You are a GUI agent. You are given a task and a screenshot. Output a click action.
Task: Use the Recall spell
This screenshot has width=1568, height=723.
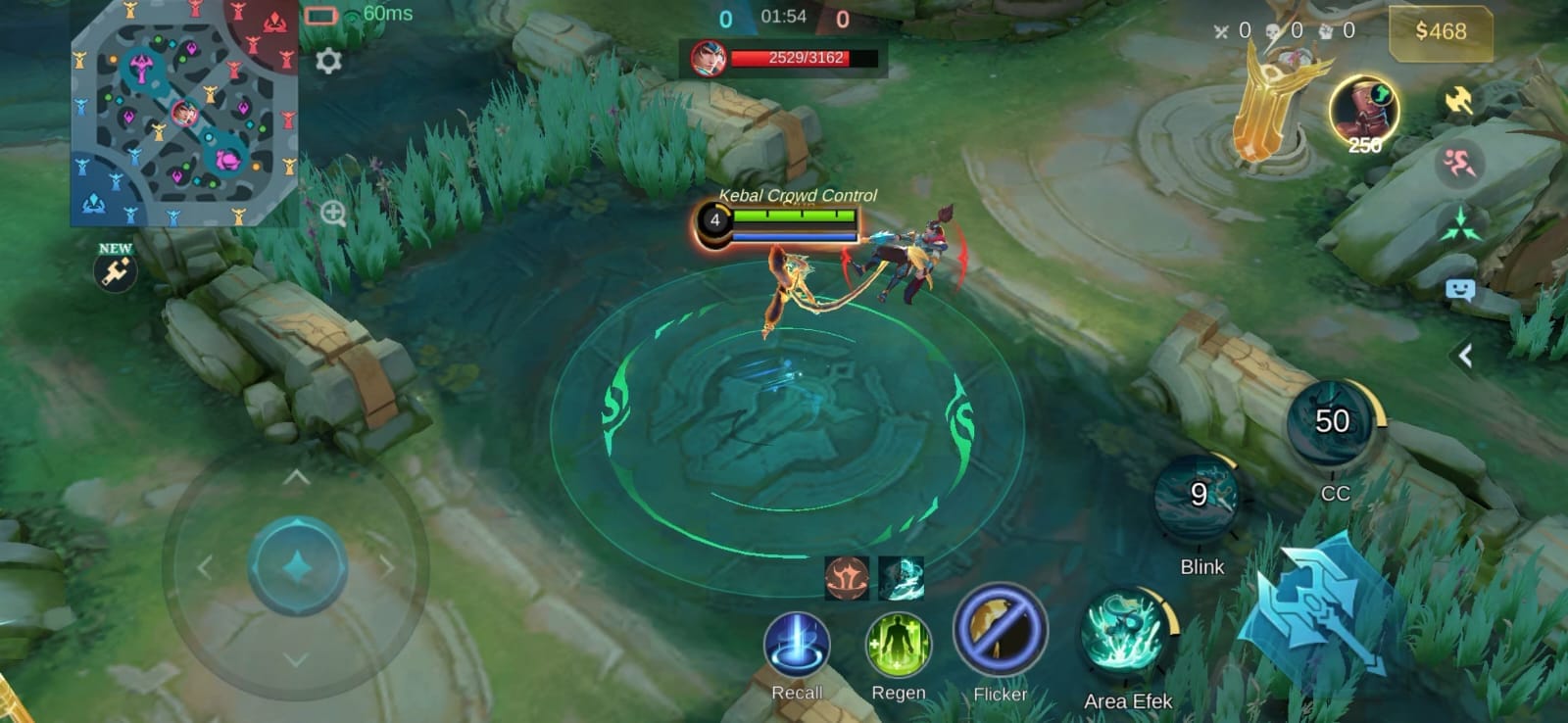click(x=797, y=645)
